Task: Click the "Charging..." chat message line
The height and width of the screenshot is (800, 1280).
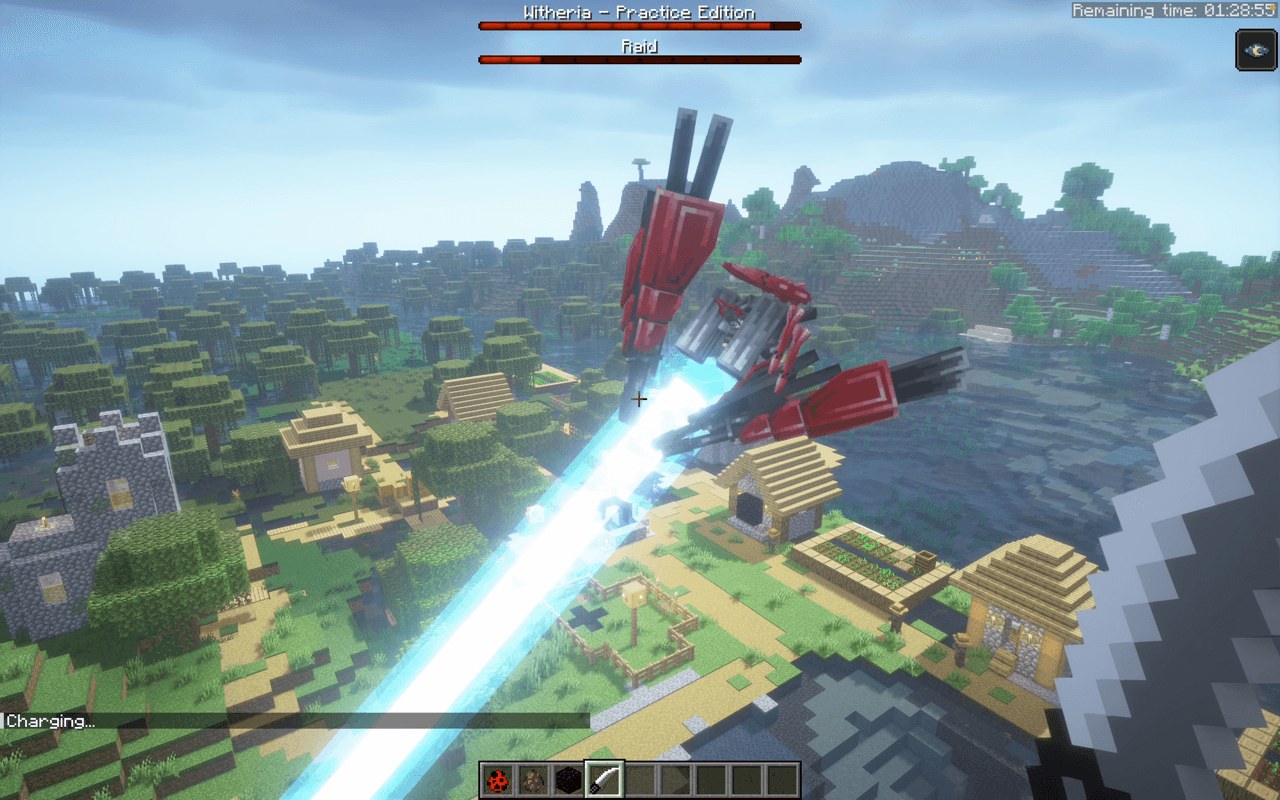Action: 52,721
